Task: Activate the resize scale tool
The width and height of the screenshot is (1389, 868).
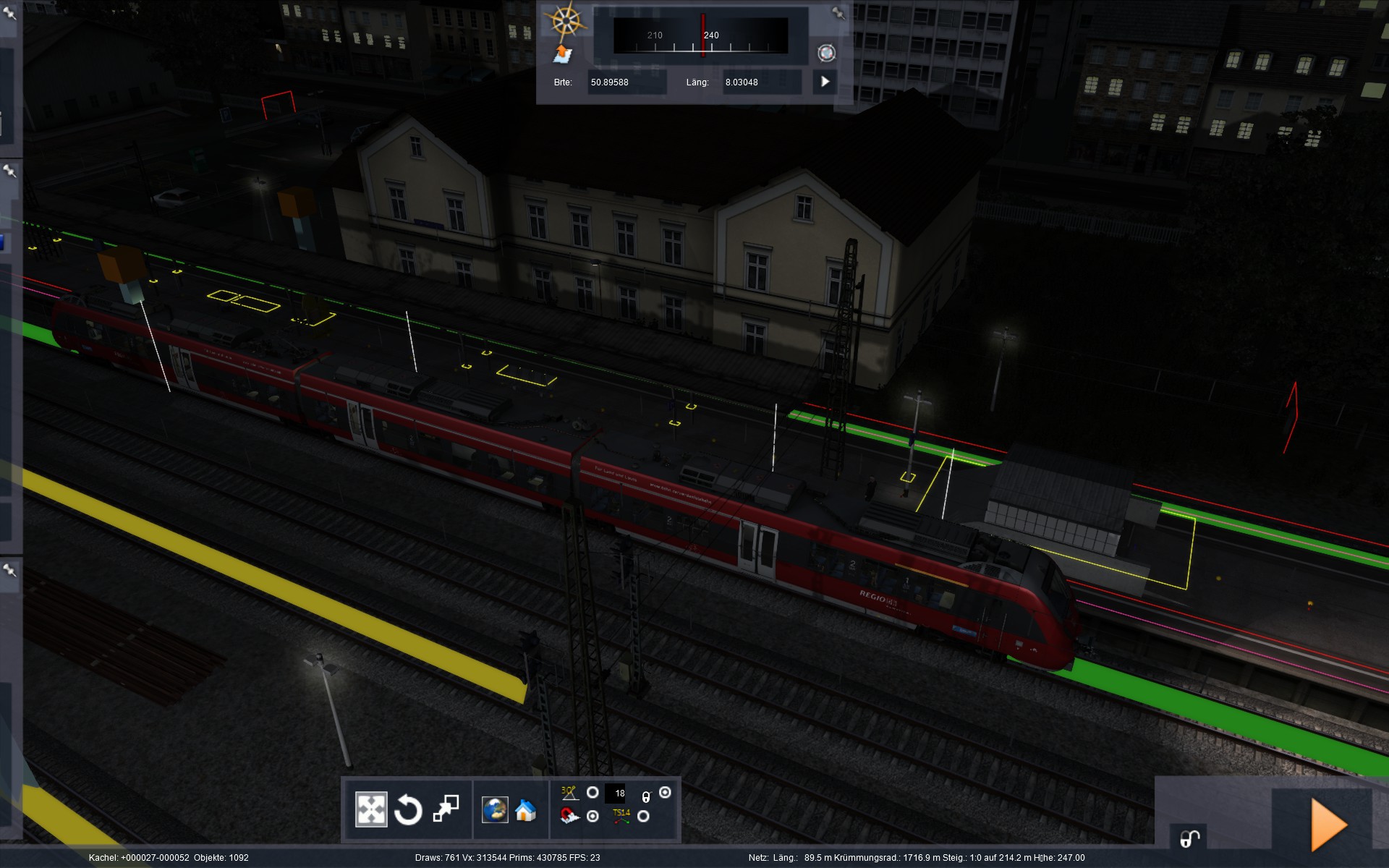Action: tap(446, 809)
